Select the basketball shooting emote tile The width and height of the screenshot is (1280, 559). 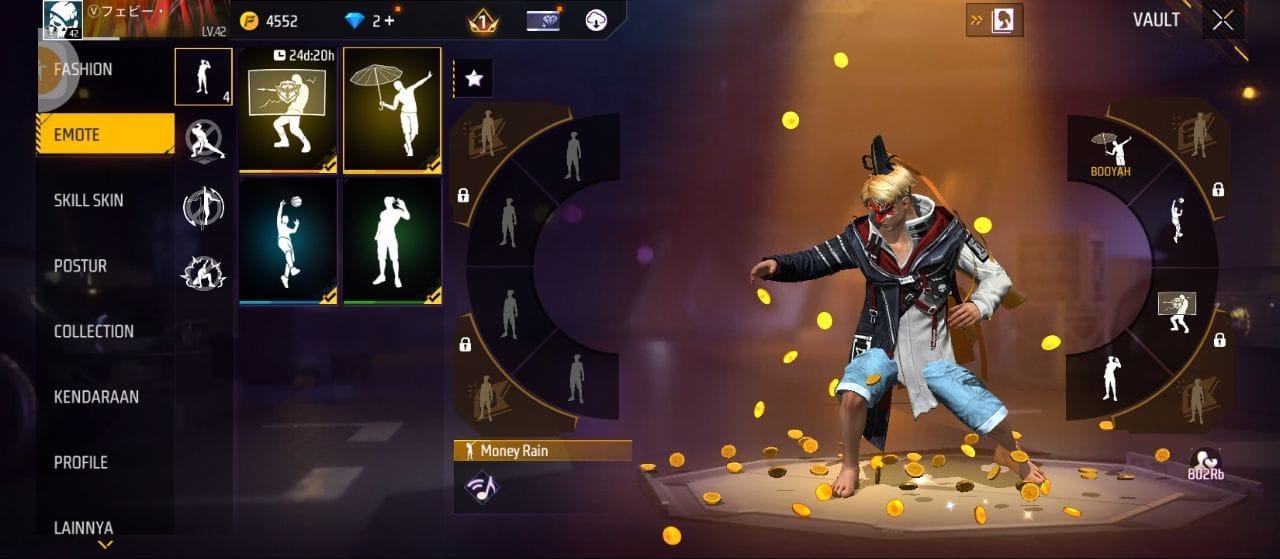(288, 240)
